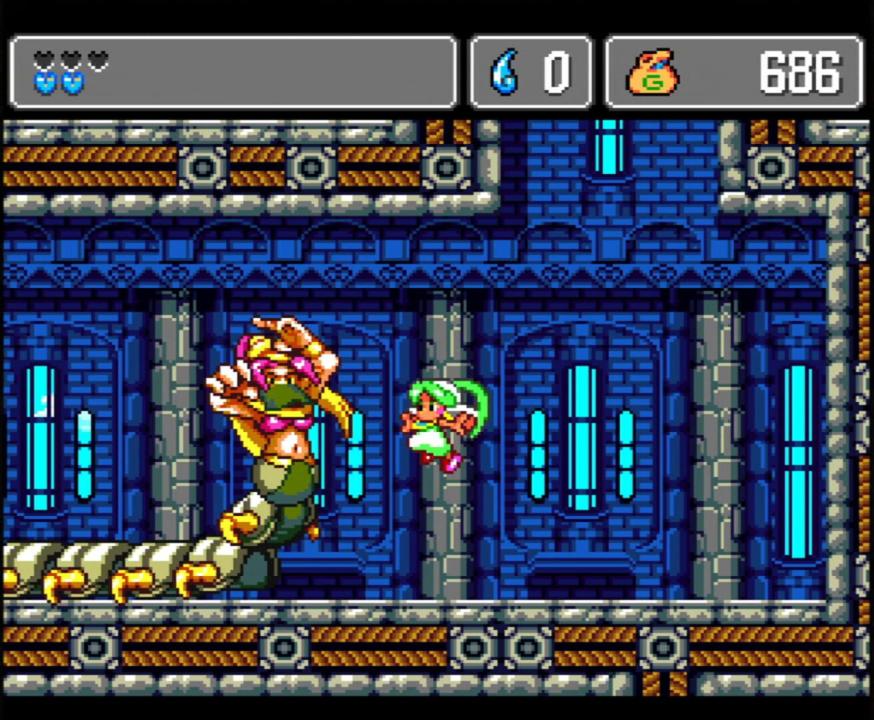Click the blue elixir drop icon
The width and height of the screenshot is (874, 720).
tap(503, 73)
